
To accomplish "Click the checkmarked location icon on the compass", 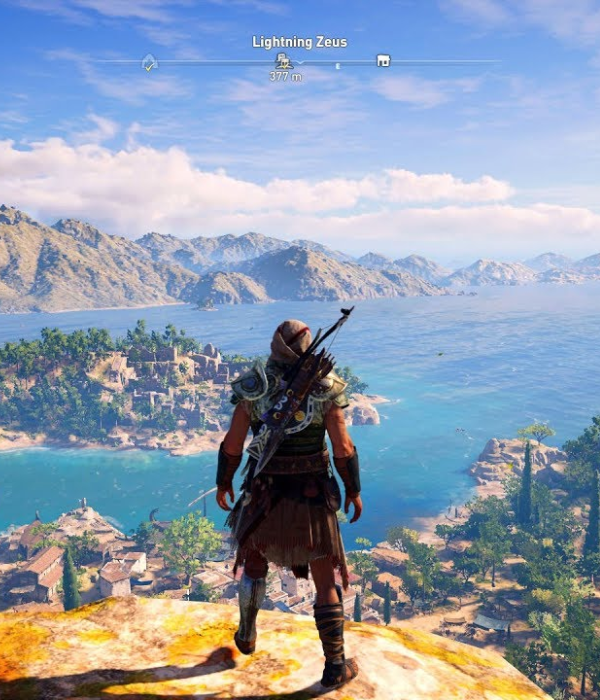I will [x=149, y=62].
